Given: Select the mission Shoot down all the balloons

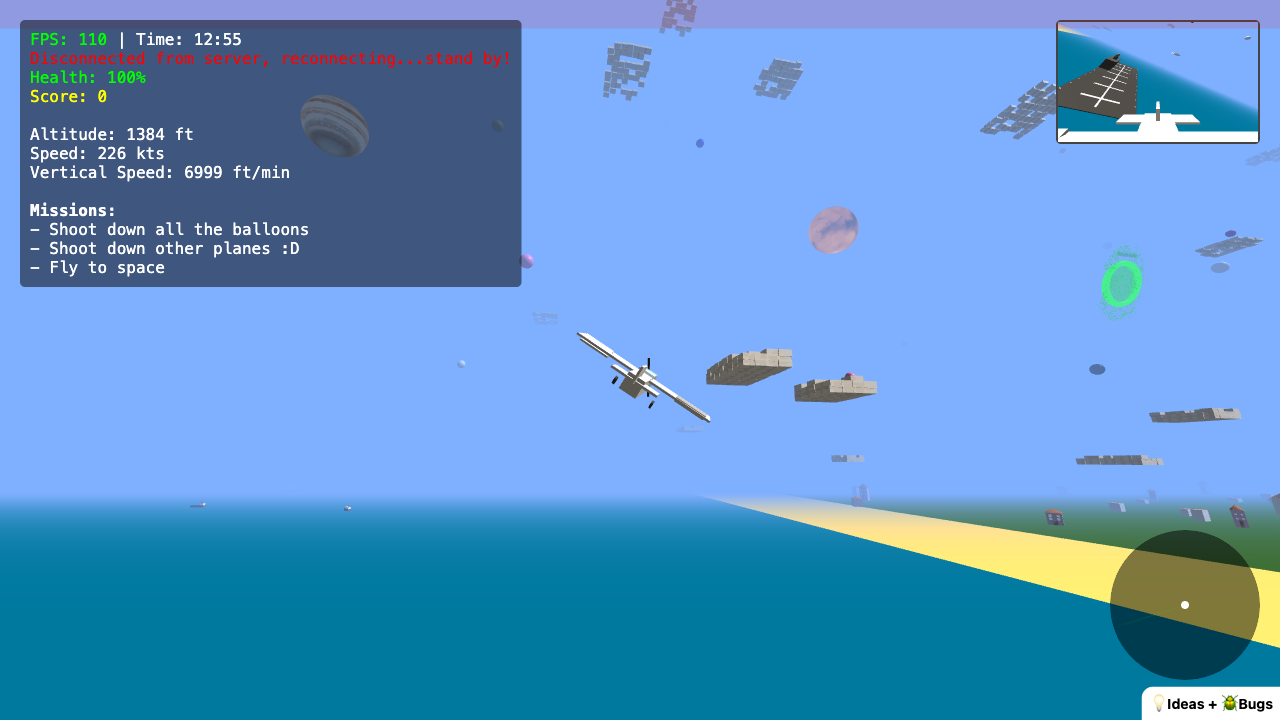Looking at the screenshot, I should pyautogui.click(x=170, y=229).
